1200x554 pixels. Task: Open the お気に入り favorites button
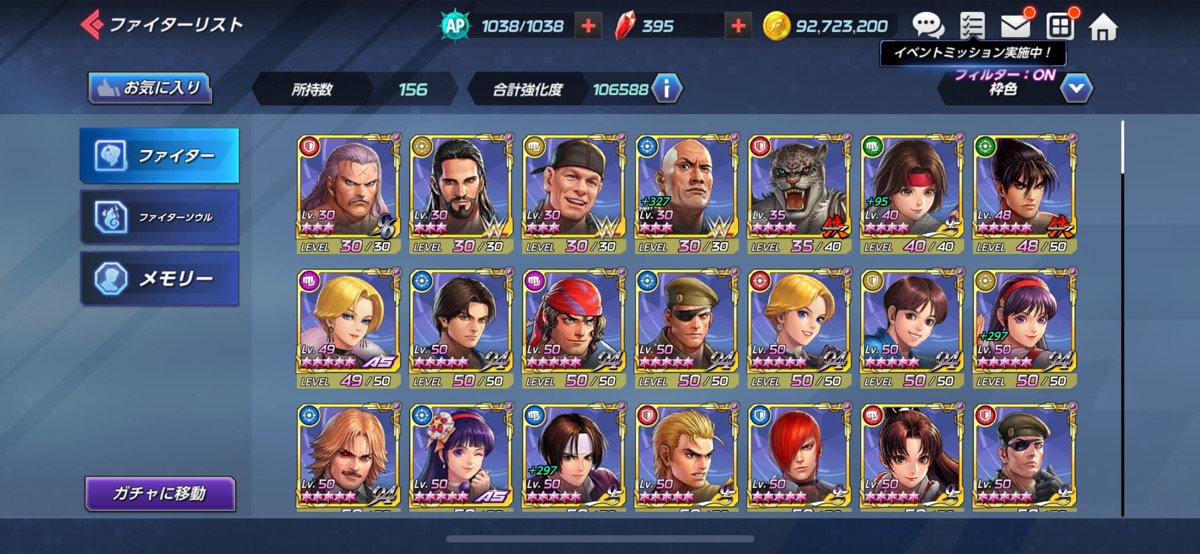coord(150,88)
